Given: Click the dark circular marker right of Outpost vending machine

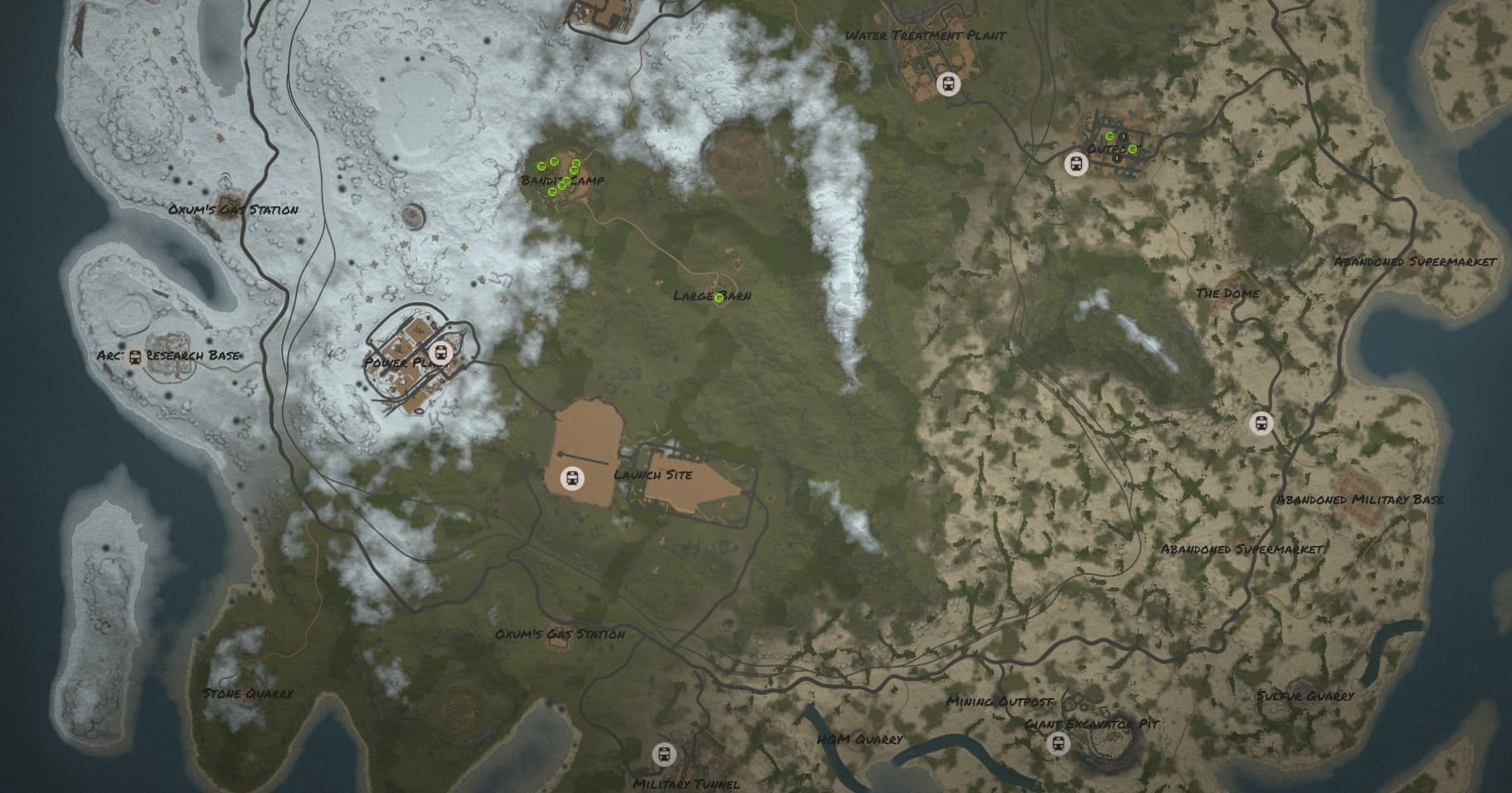Looking at the screenshot, I should pos(1123,136).
